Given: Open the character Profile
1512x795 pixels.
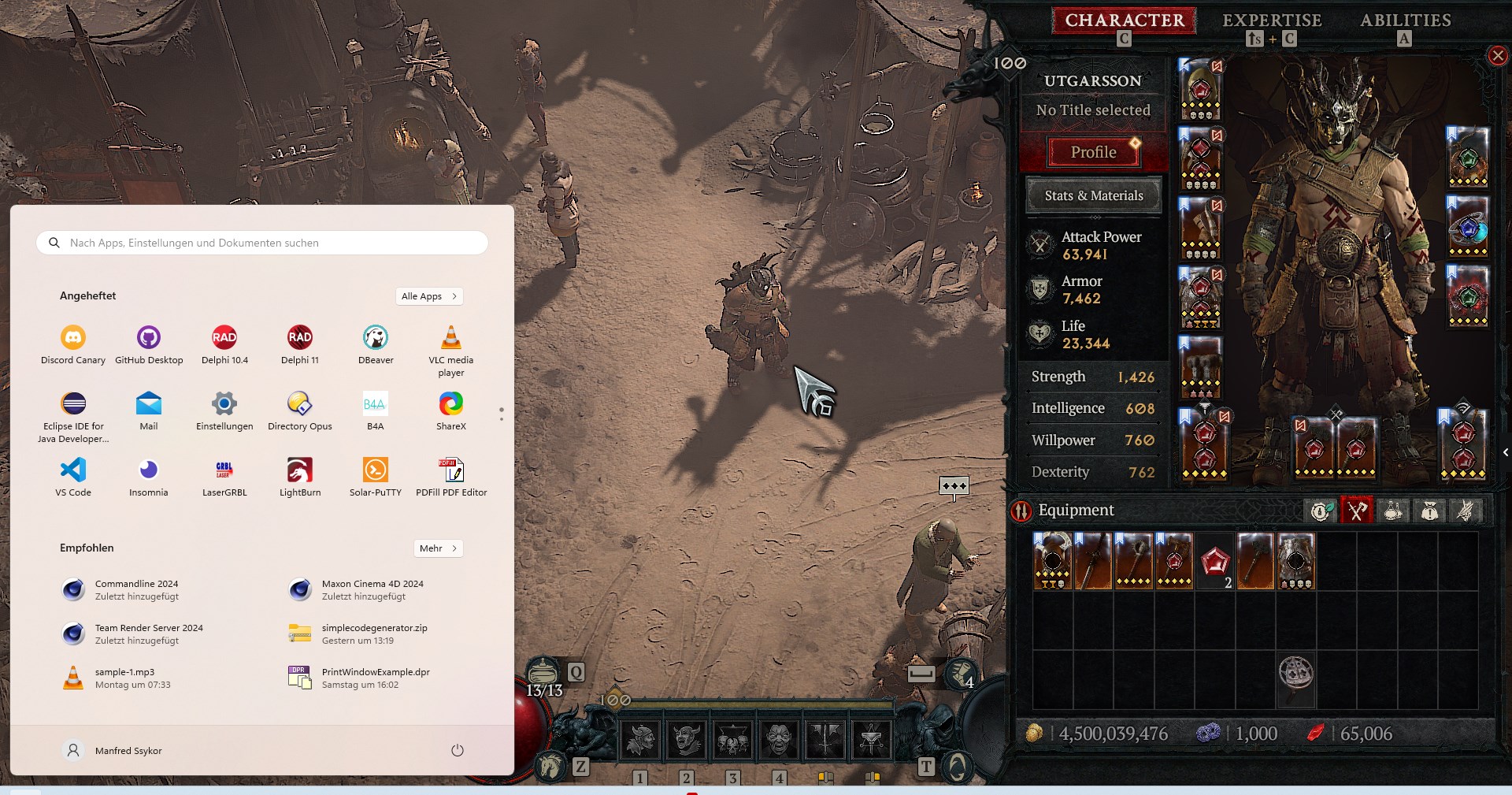Looking at the screenshot, I should [x=1093, y=152].
